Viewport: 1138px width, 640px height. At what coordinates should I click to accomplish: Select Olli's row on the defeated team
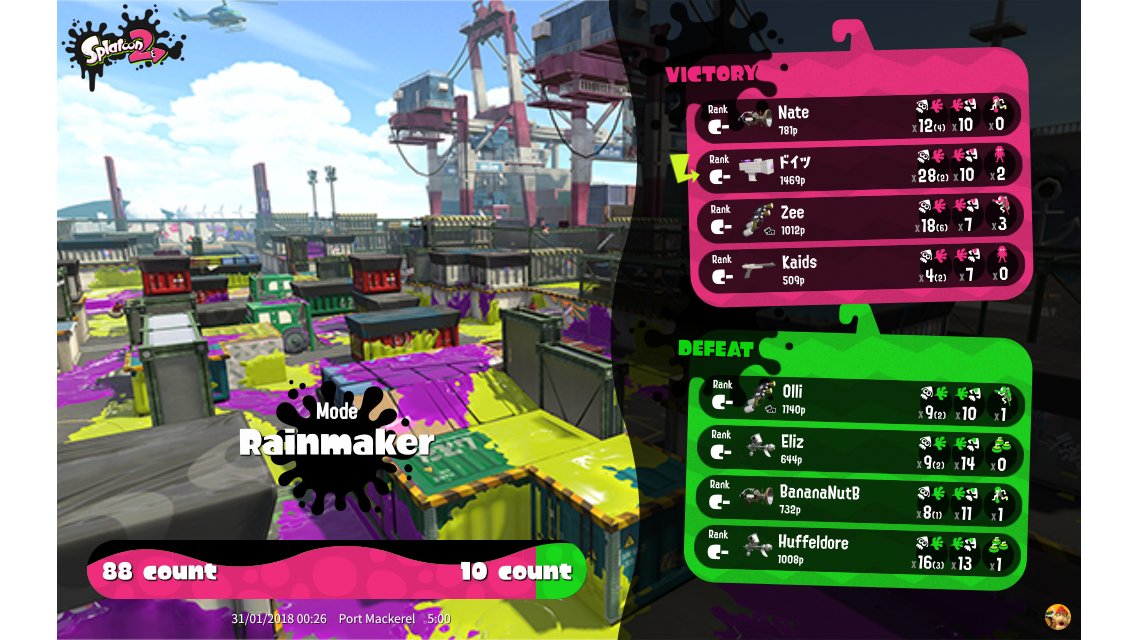tap(858, 398)
